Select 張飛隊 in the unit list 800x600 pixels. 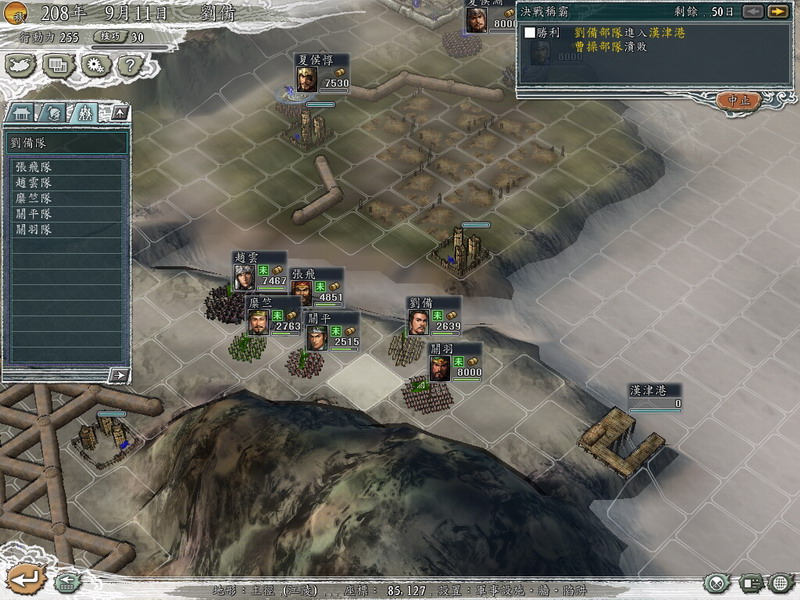33,168
